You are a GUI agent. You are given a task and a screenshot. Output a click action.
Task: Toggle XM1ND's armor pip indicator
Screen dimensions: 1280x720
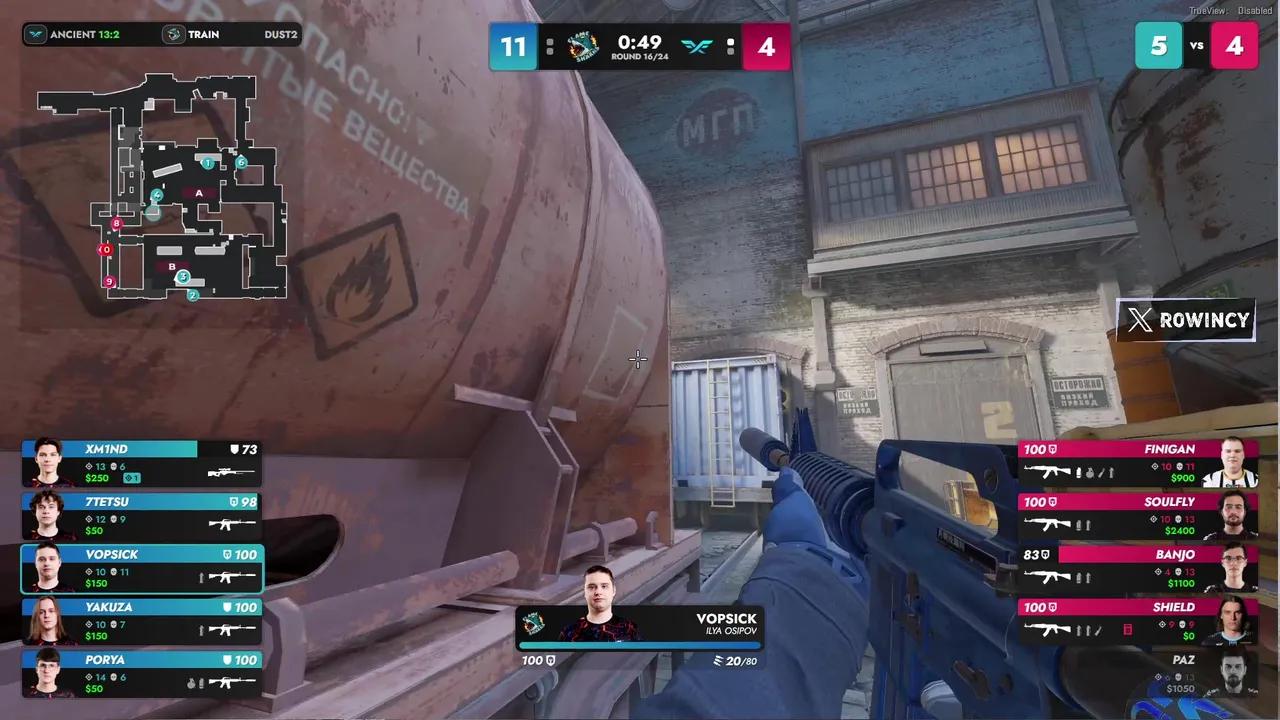click(132, 478)
